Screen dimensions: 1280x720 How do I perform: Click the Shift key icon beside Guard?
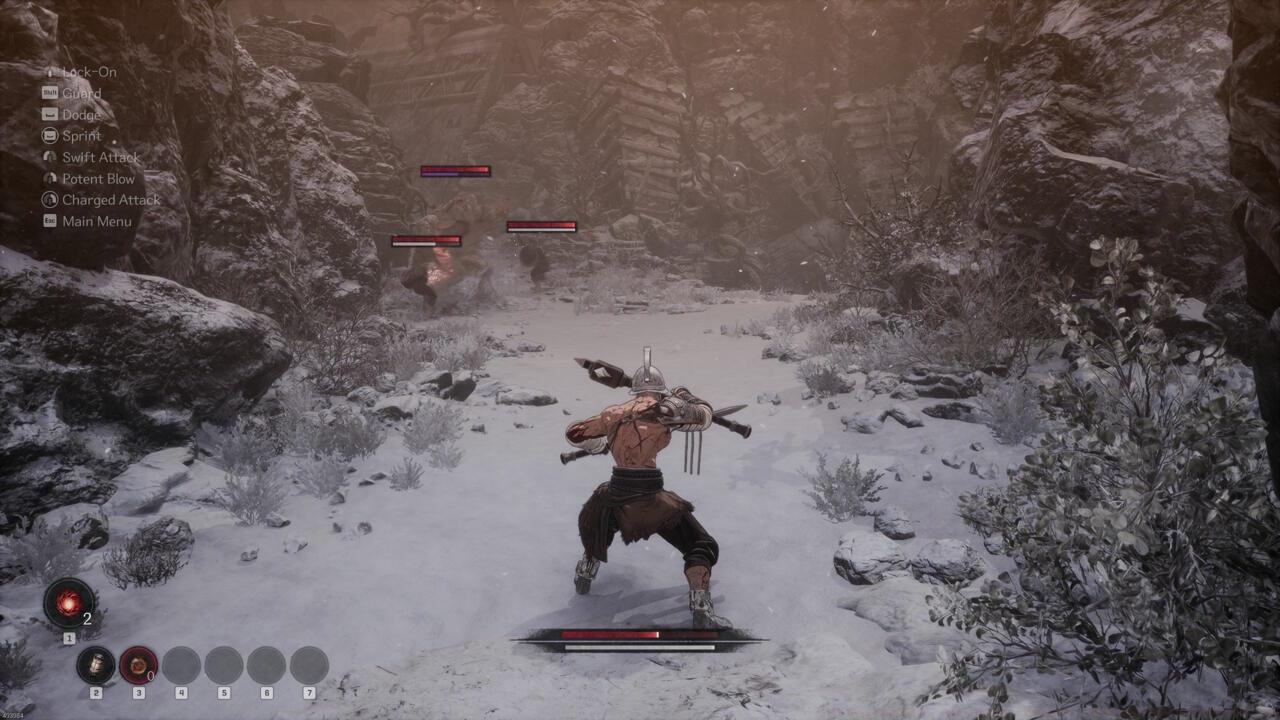49,92
